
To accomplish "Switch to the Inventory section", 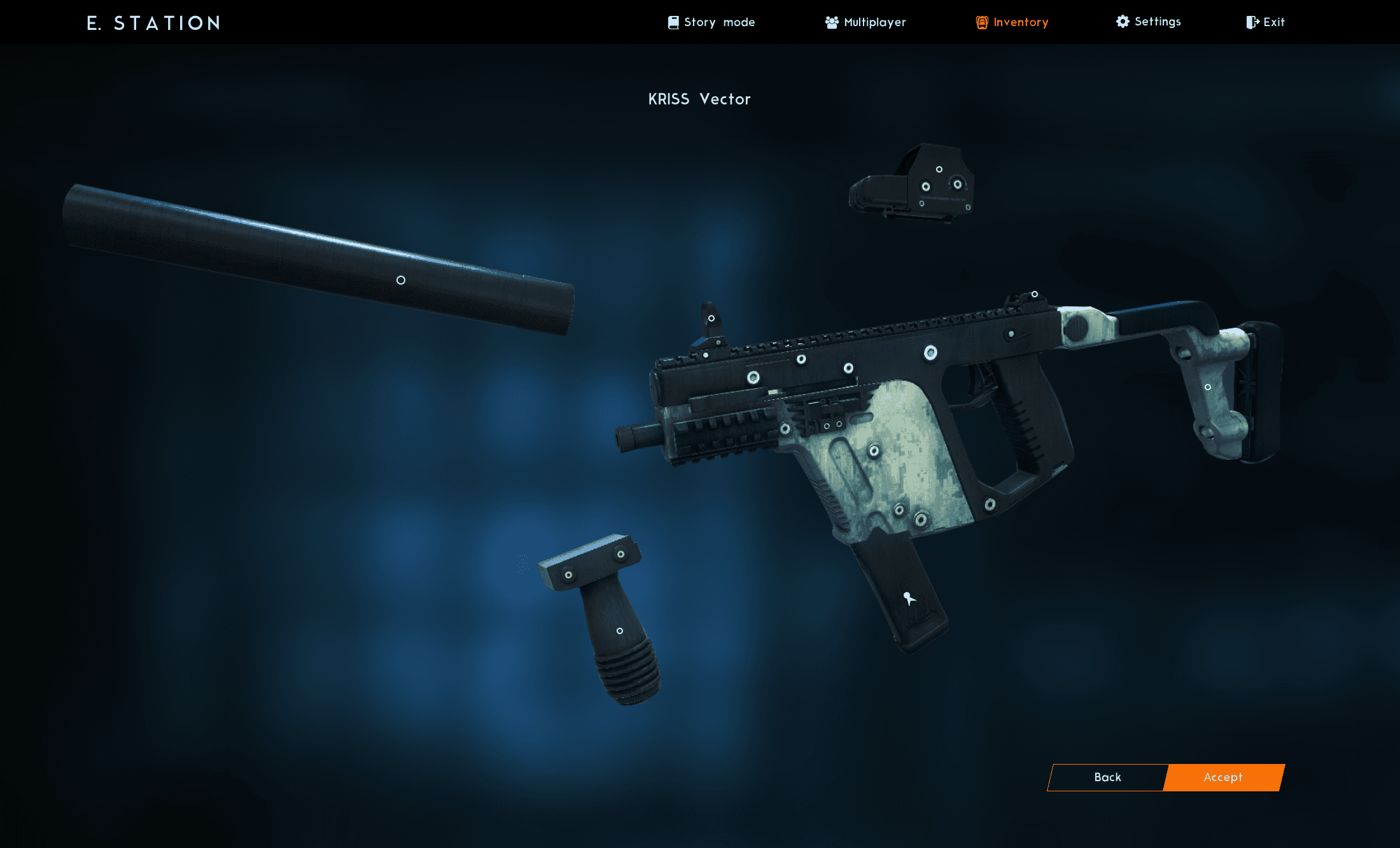I will [x=1012, y=22].
